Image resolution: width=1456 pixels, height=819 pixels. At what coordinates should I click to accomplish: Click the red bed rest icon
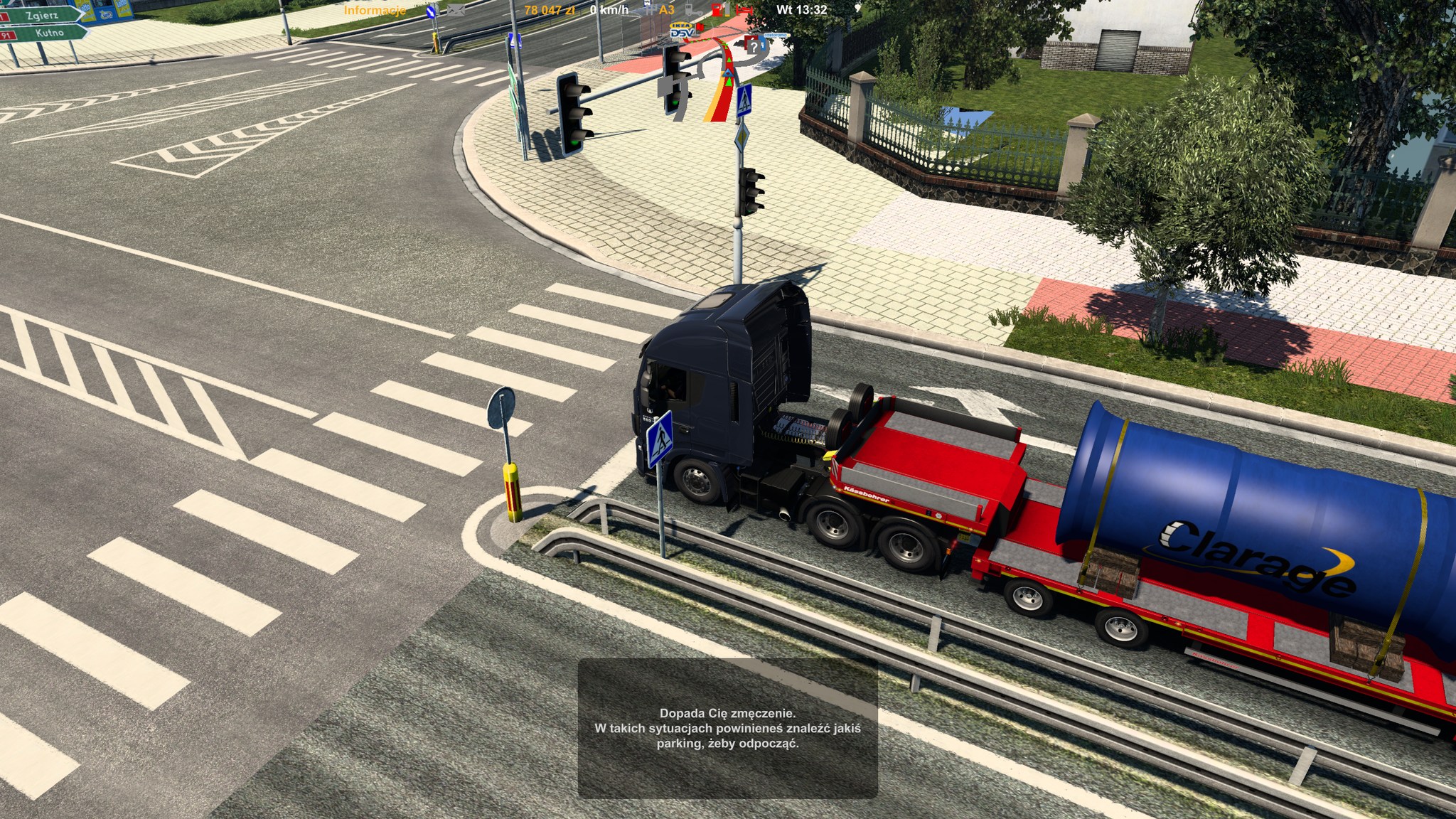(x=744, y=10)
